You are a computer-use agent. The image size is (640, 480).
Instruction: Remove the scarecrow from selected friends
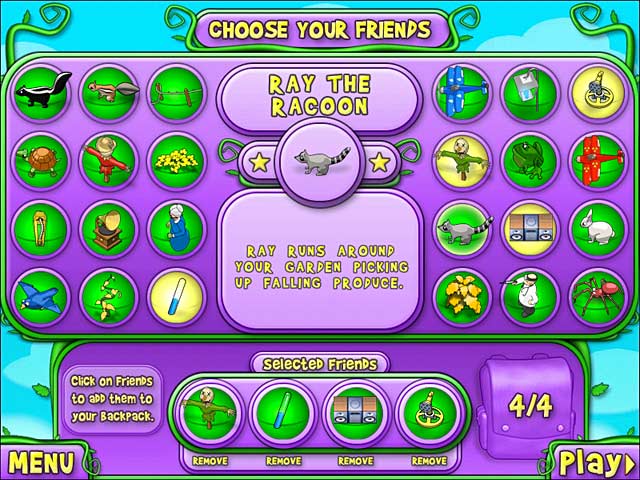[208, 461]
